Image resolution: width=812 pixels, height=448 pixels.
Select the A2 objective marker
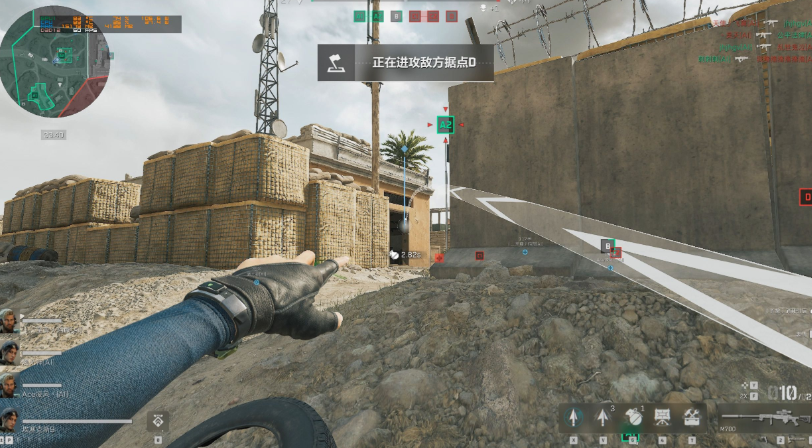[445, 125]
